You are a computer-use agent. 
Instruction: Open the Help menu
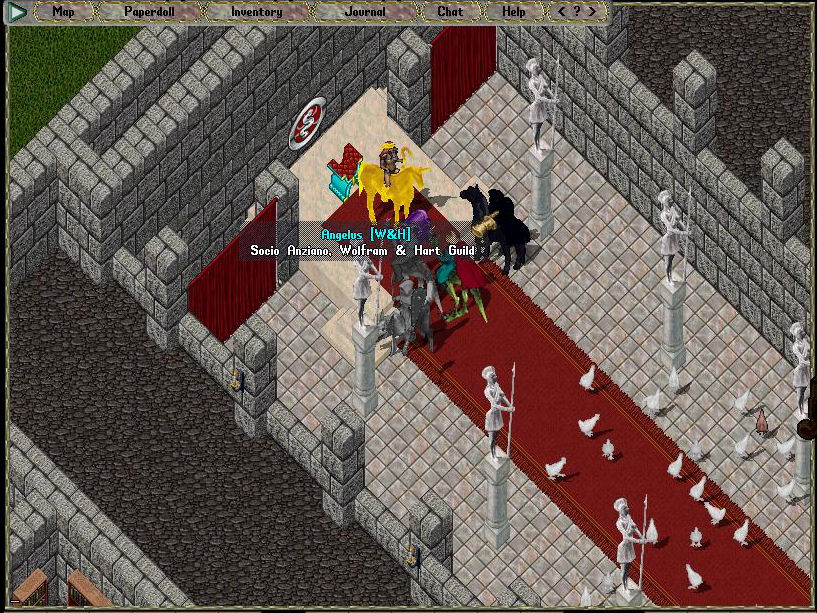tap(513, 12)
